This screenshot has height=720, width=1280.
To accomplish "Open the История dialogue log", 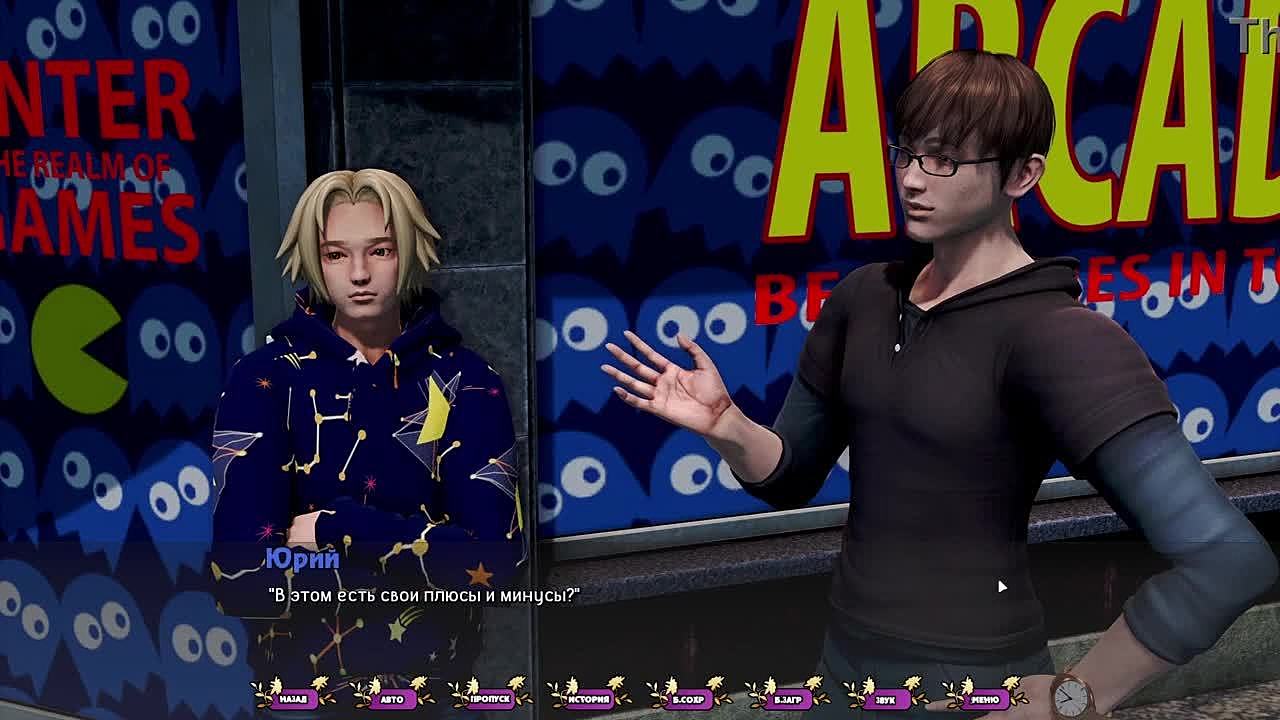I will tap(589, 699).
